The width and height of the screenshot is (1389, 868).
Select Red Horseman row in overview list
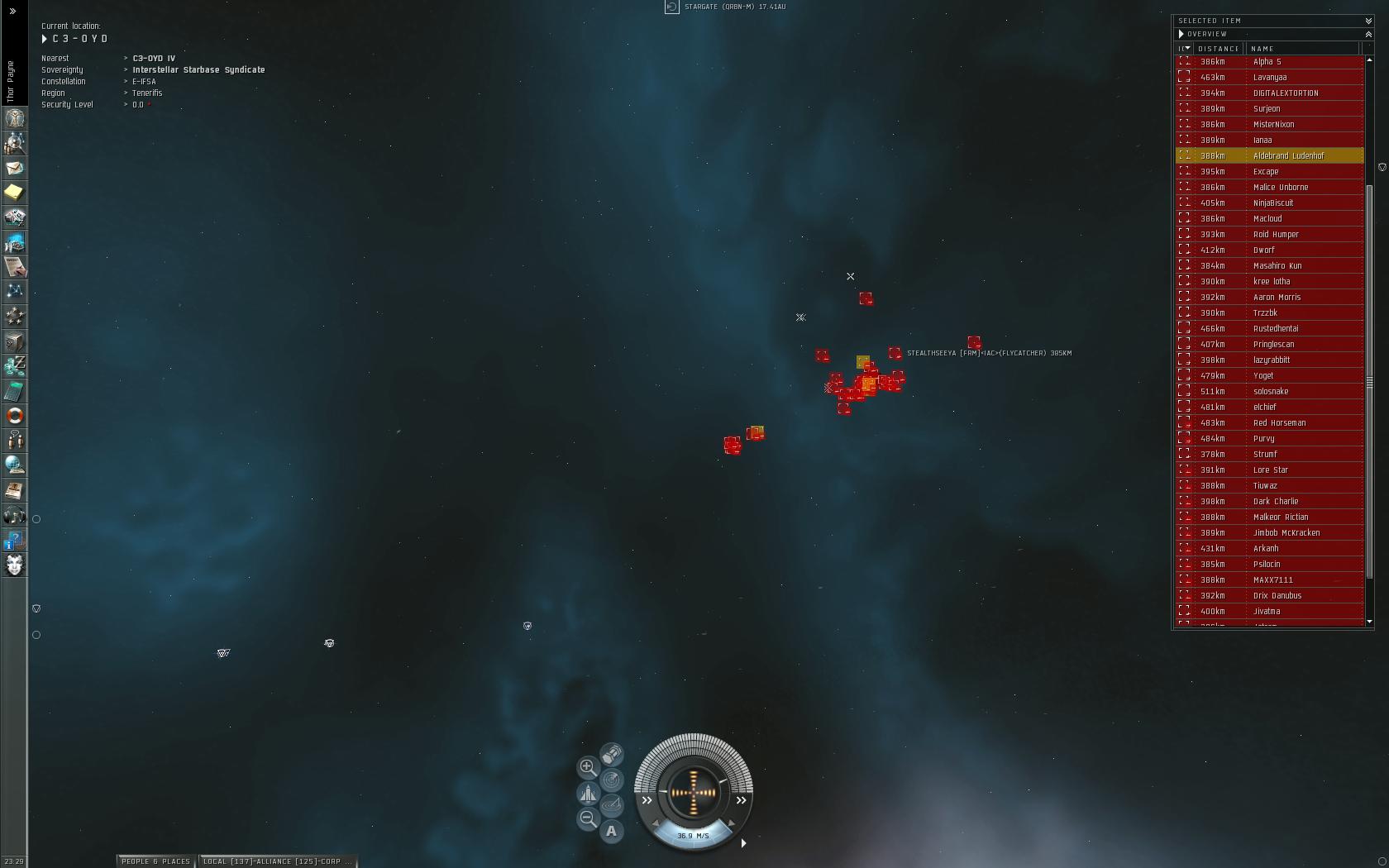pyautogui.click(x=1279, y=422)
